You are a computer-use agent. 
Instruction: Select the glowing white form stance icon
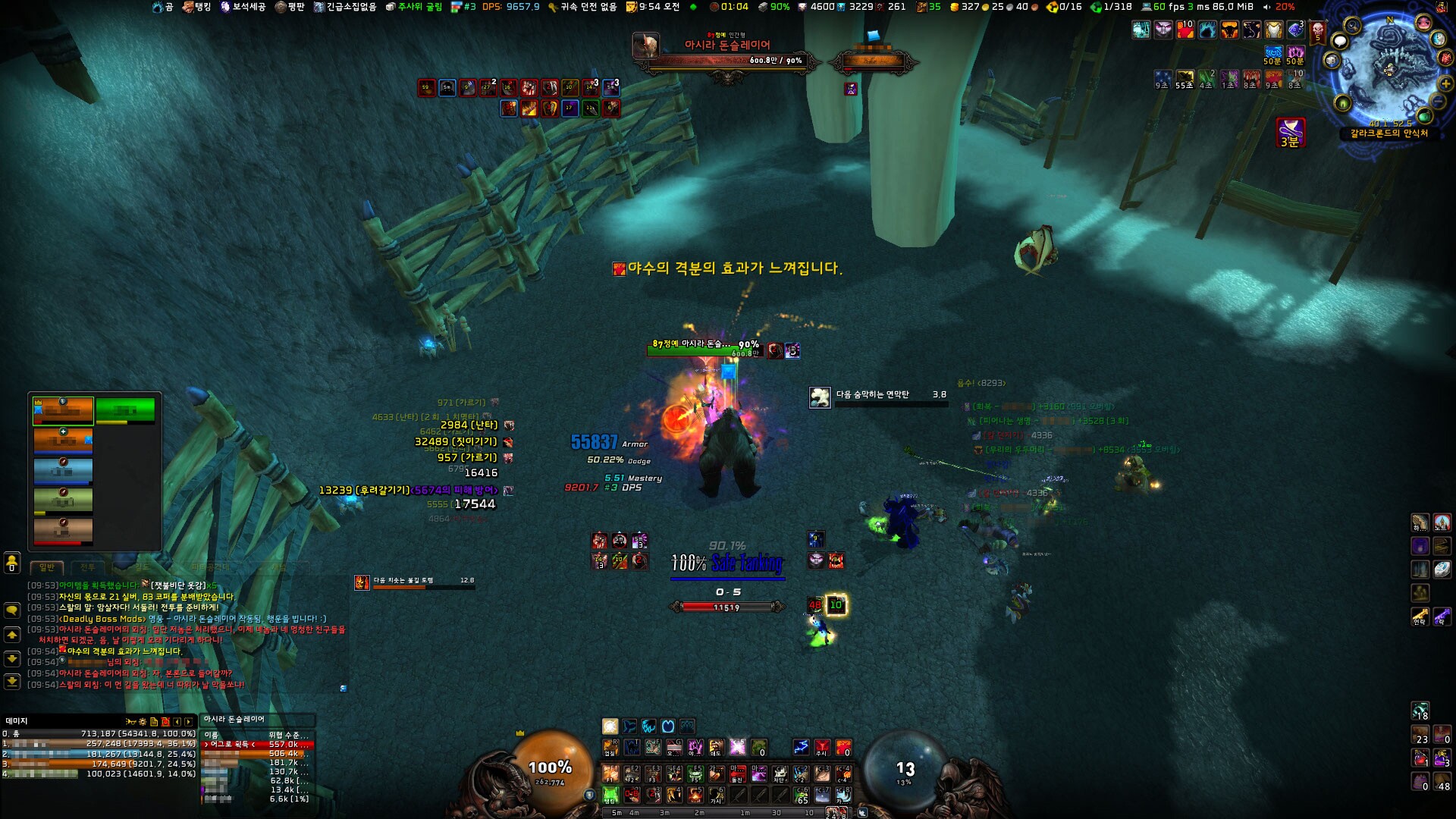pyautogui.click(x=610, y=726)
